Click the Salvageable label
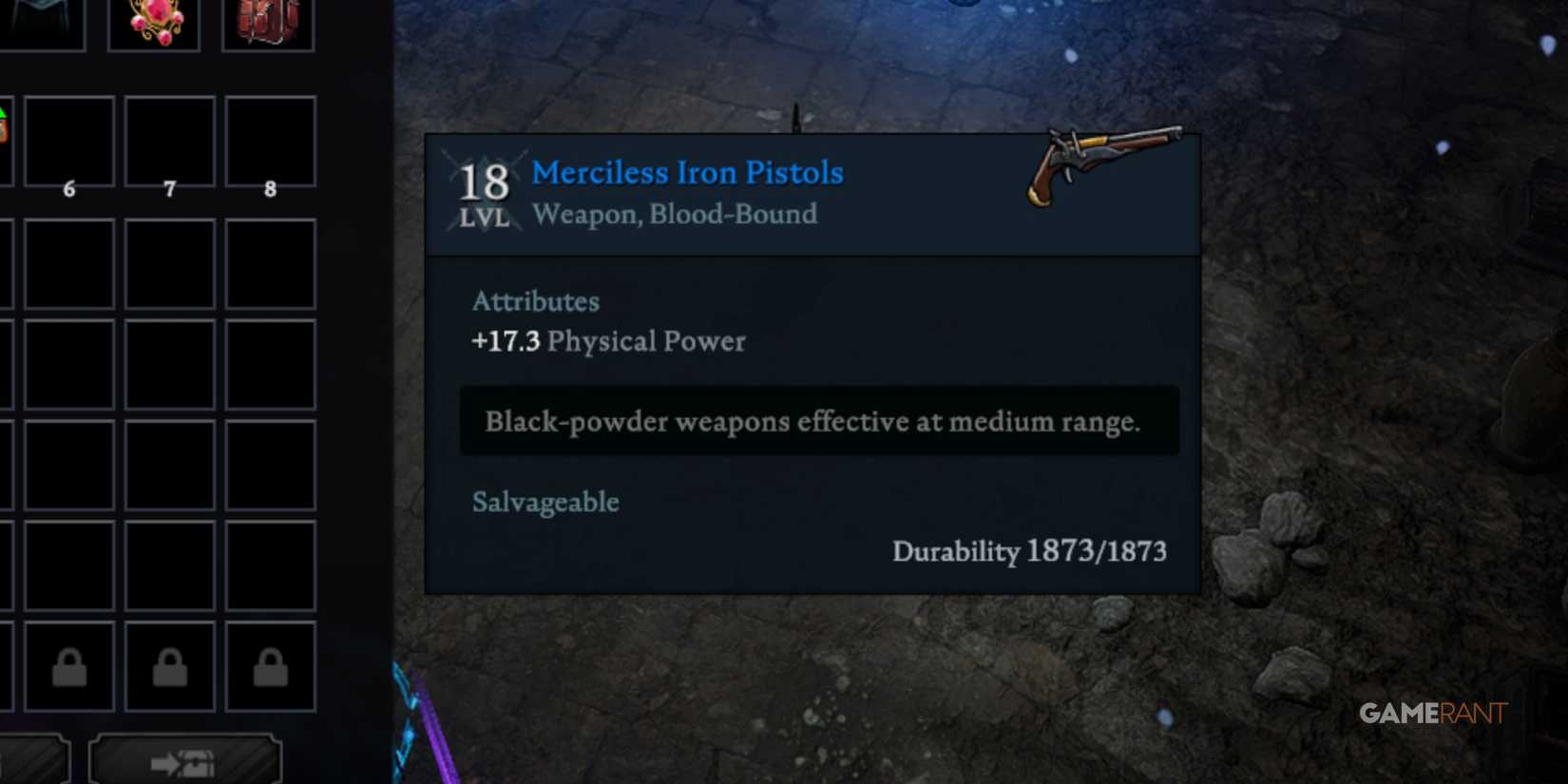This screenshot has height=784, width=1568. (545, 502)
